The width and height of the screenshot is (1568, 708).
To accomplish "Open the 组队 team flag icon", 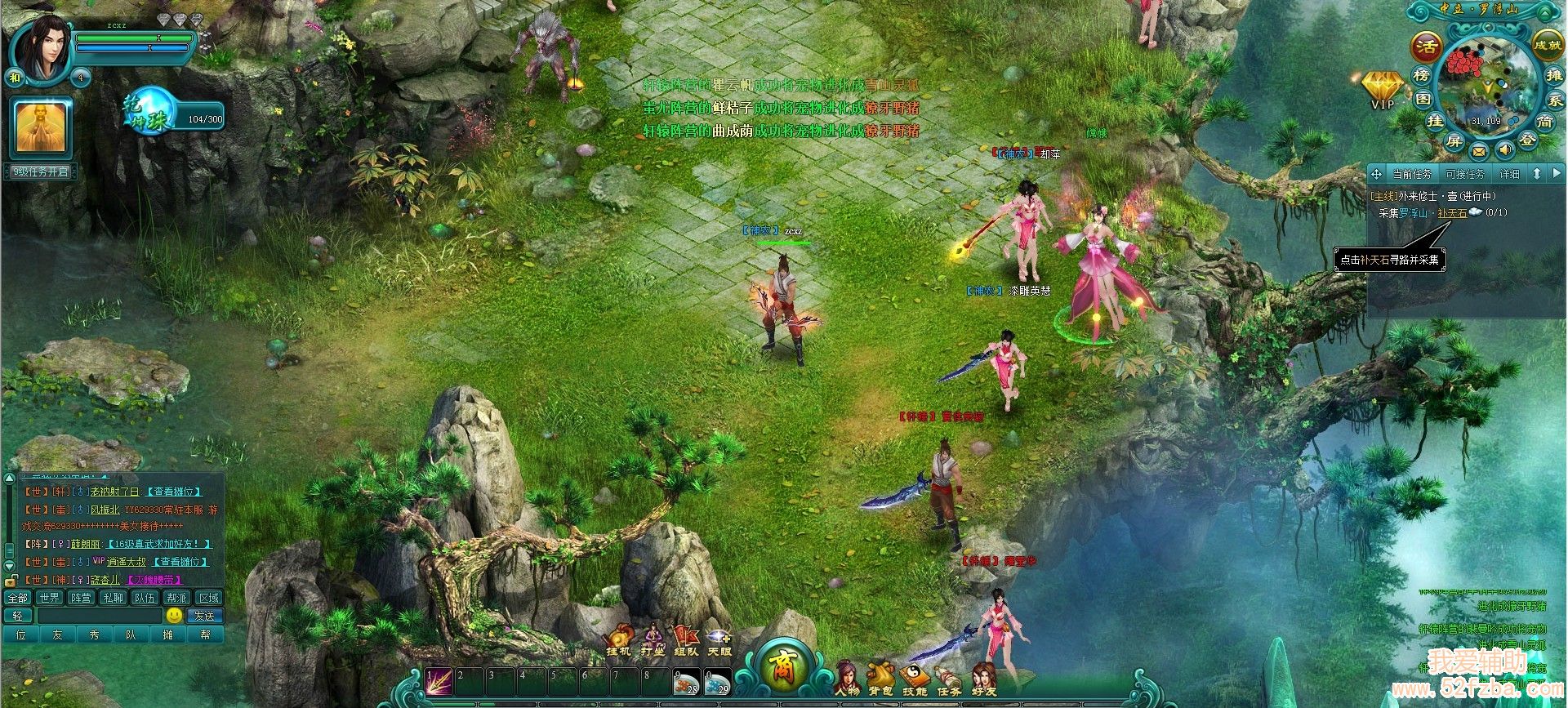I will pos(686,639).
